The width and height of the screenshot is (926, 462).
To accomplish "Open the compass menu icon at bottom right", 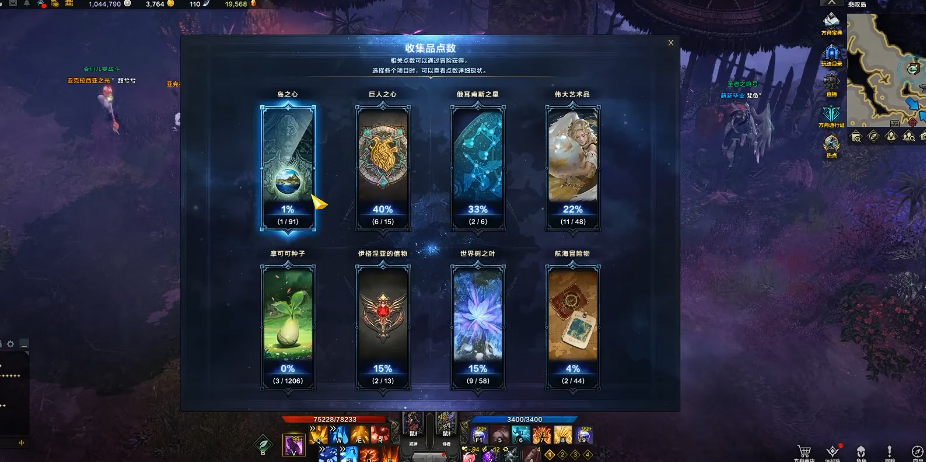I will click(918, 451).
